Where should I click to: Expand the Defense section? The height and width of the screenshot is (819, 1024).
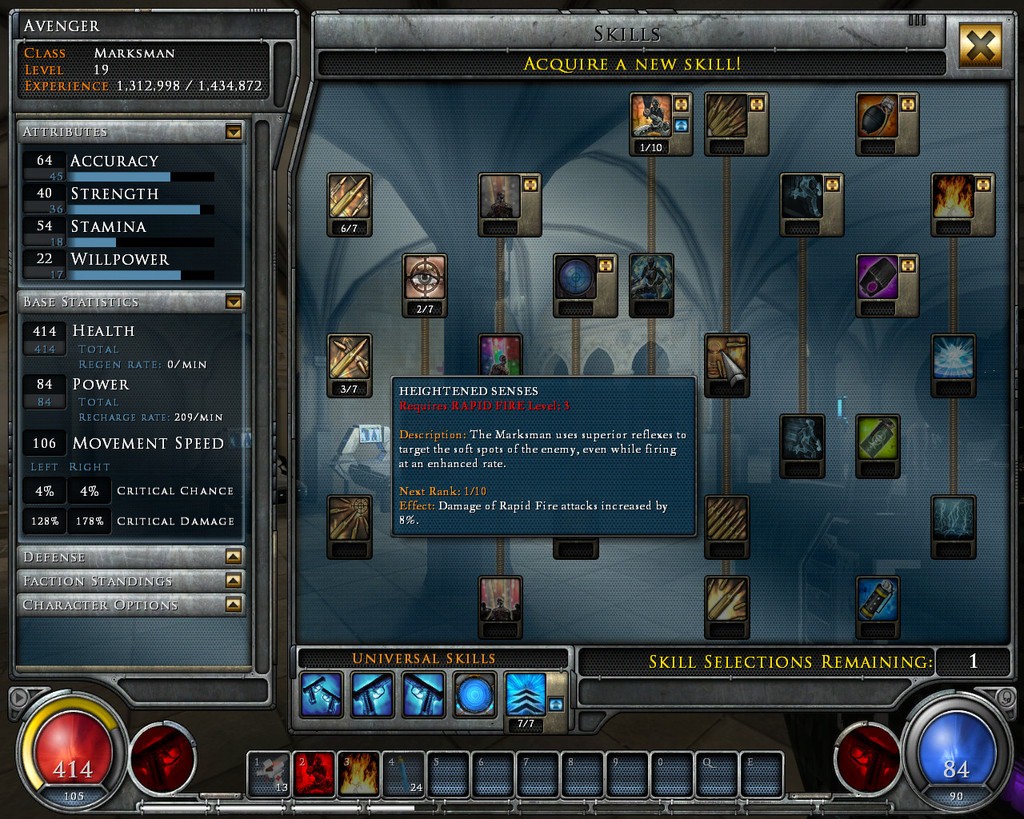pos(233,556)
